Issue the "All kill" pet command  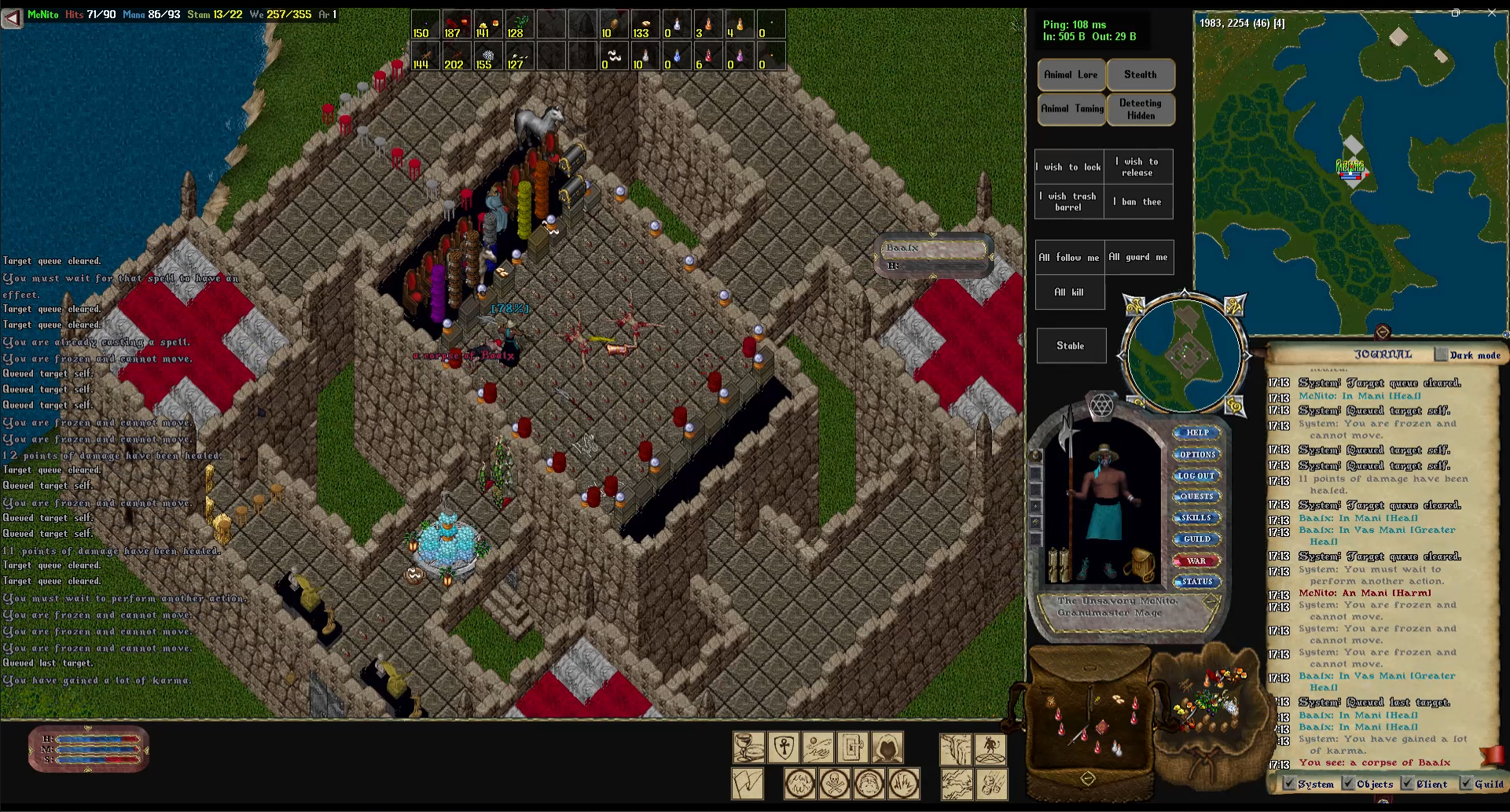pos(1069,292)
